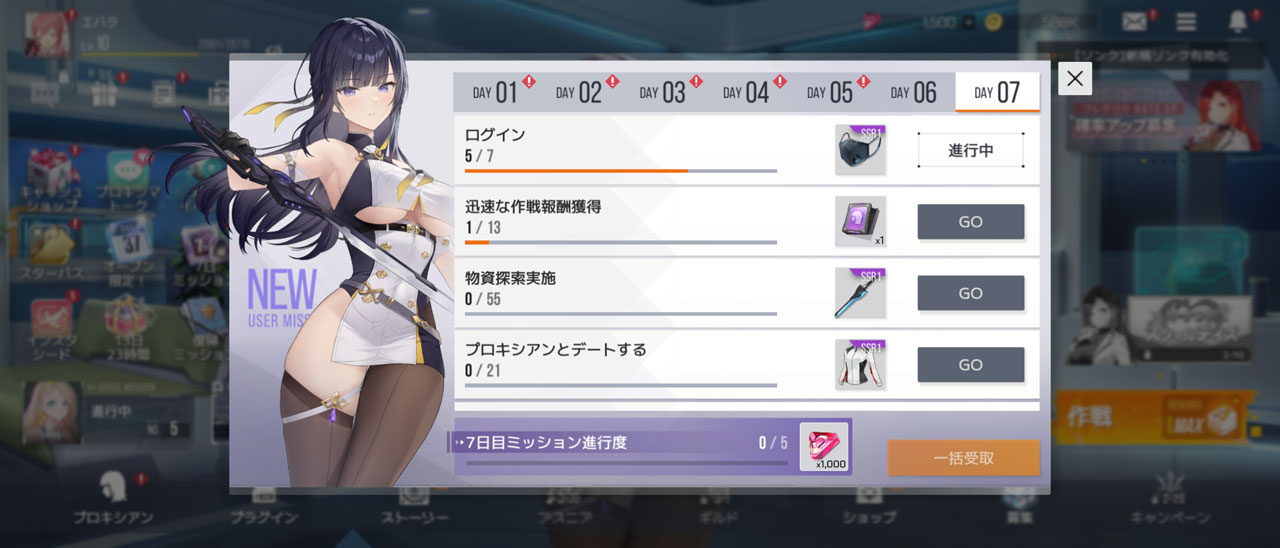The image size is (1280, 548).
Task: Select the DAY 07 tab
Action: click(997, 93)
